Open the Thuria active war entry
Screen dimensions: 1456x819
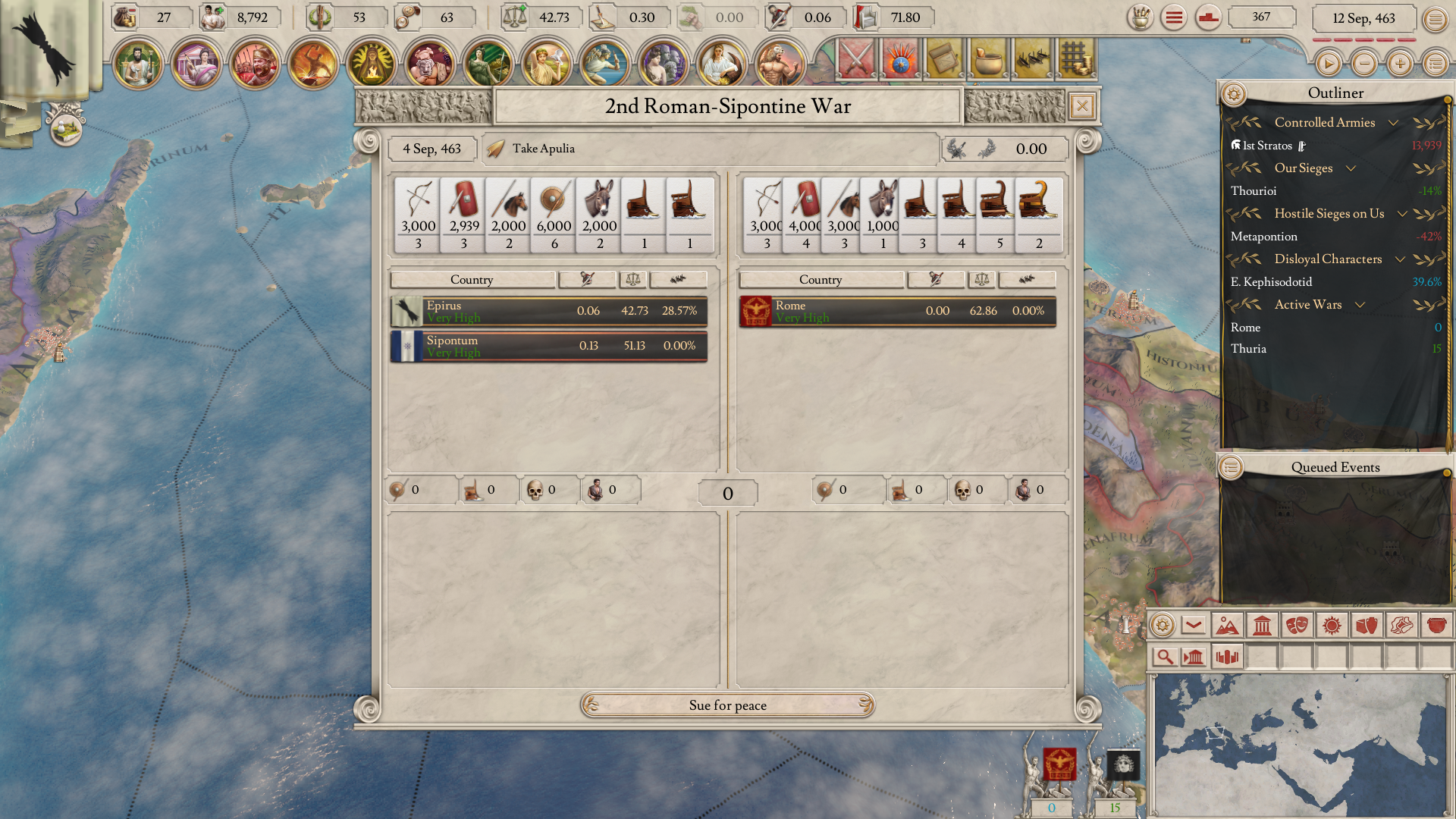[1248, 349]
